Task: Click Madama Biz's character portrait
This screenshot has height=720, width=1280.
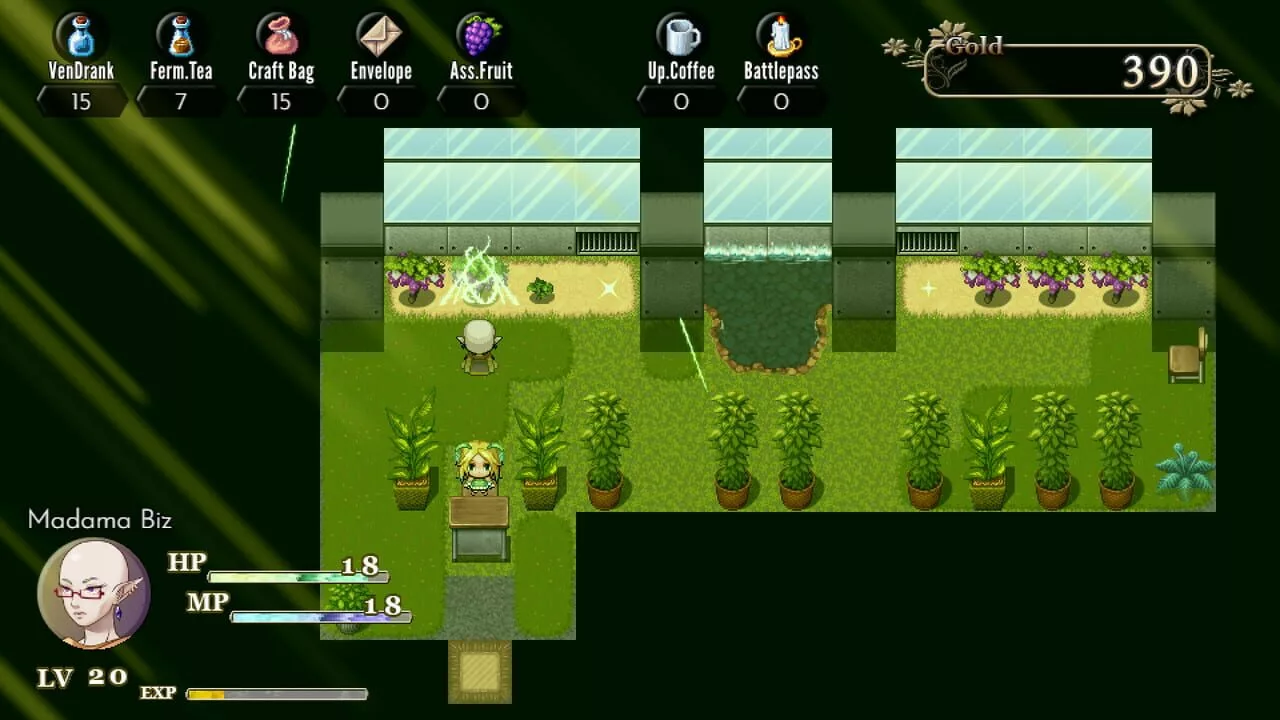Action: pos(94,594)
